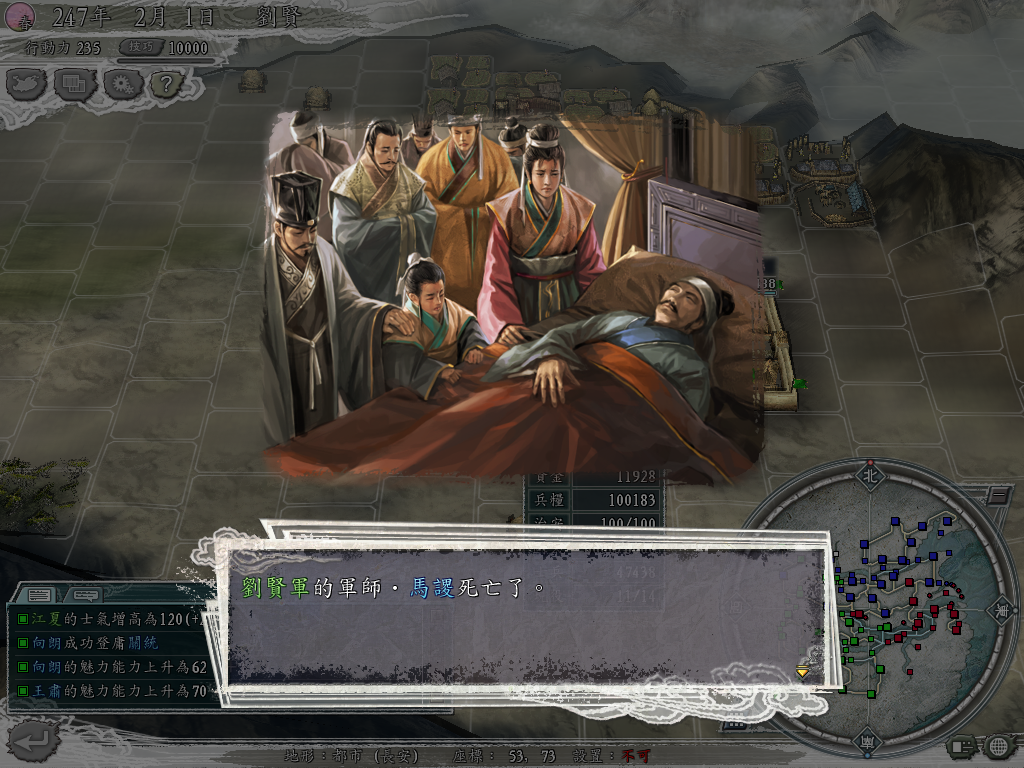Rotate view east via the 東 marker
The image size is (1024, 768).
[998, 607]
